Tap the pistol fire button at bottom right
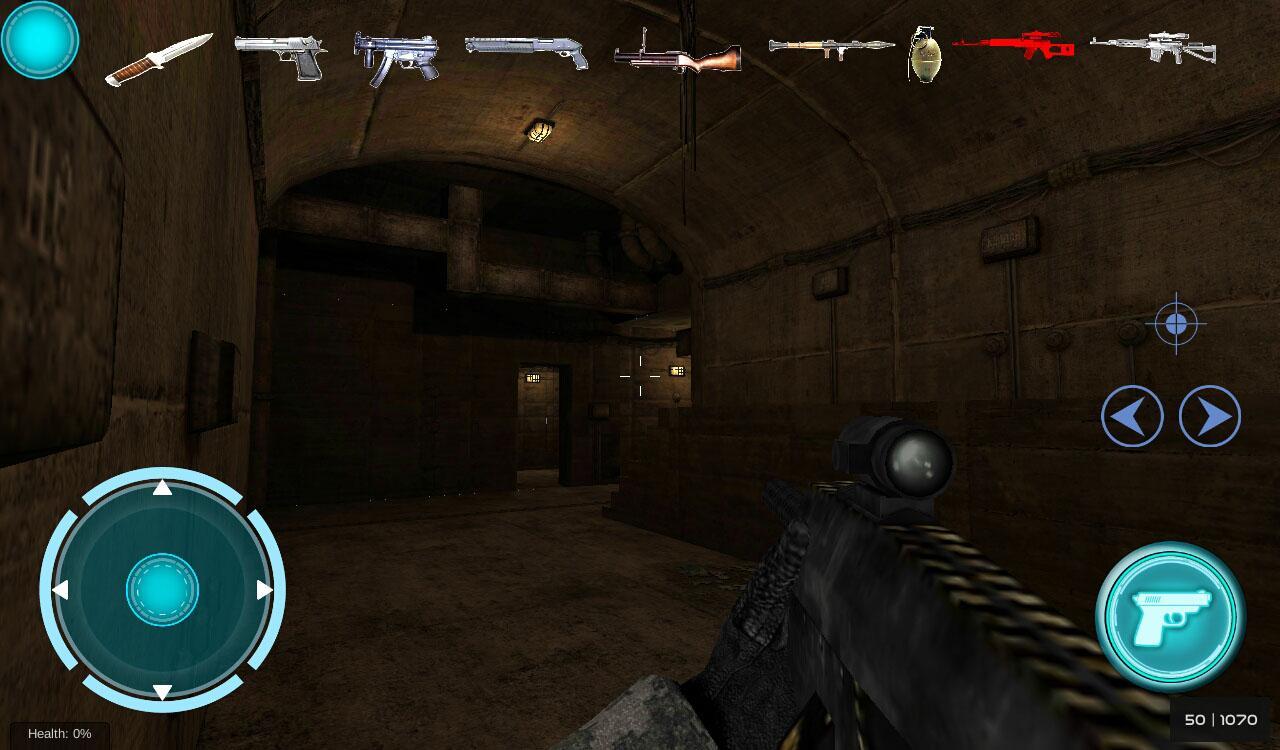The width and height of the screenshot is (1280, 750). (1171, 614)
